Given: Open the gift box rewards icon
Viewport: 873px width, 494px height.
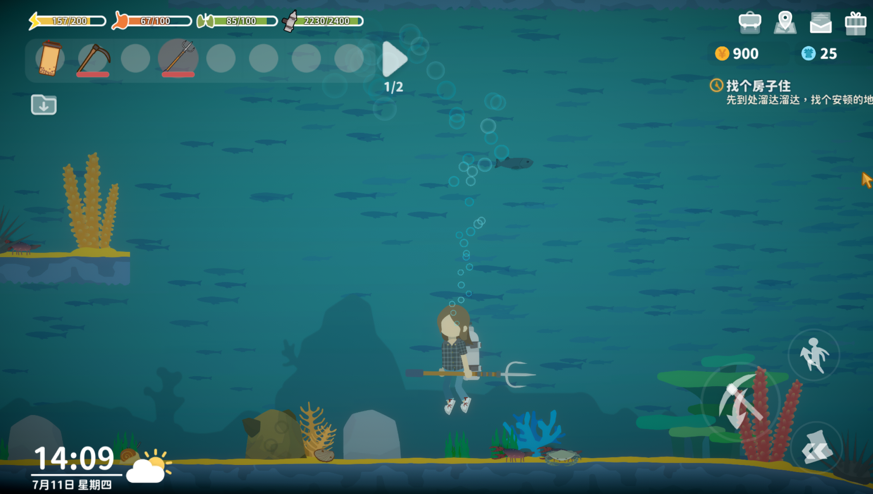Looking at the screenshot, I should pos(855,22).
